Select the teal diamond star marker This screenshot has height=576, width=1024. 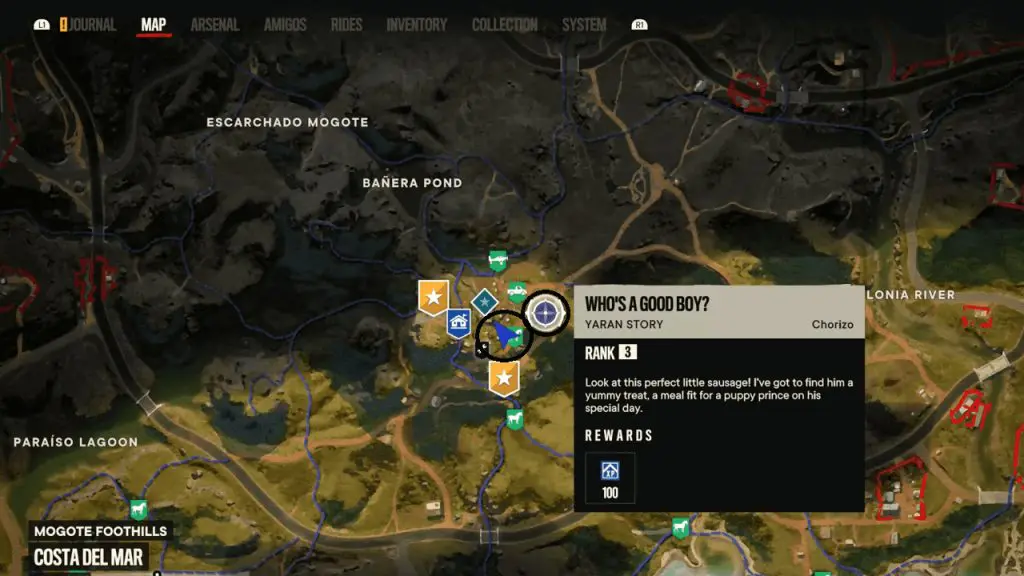click(x=485, y=301)
